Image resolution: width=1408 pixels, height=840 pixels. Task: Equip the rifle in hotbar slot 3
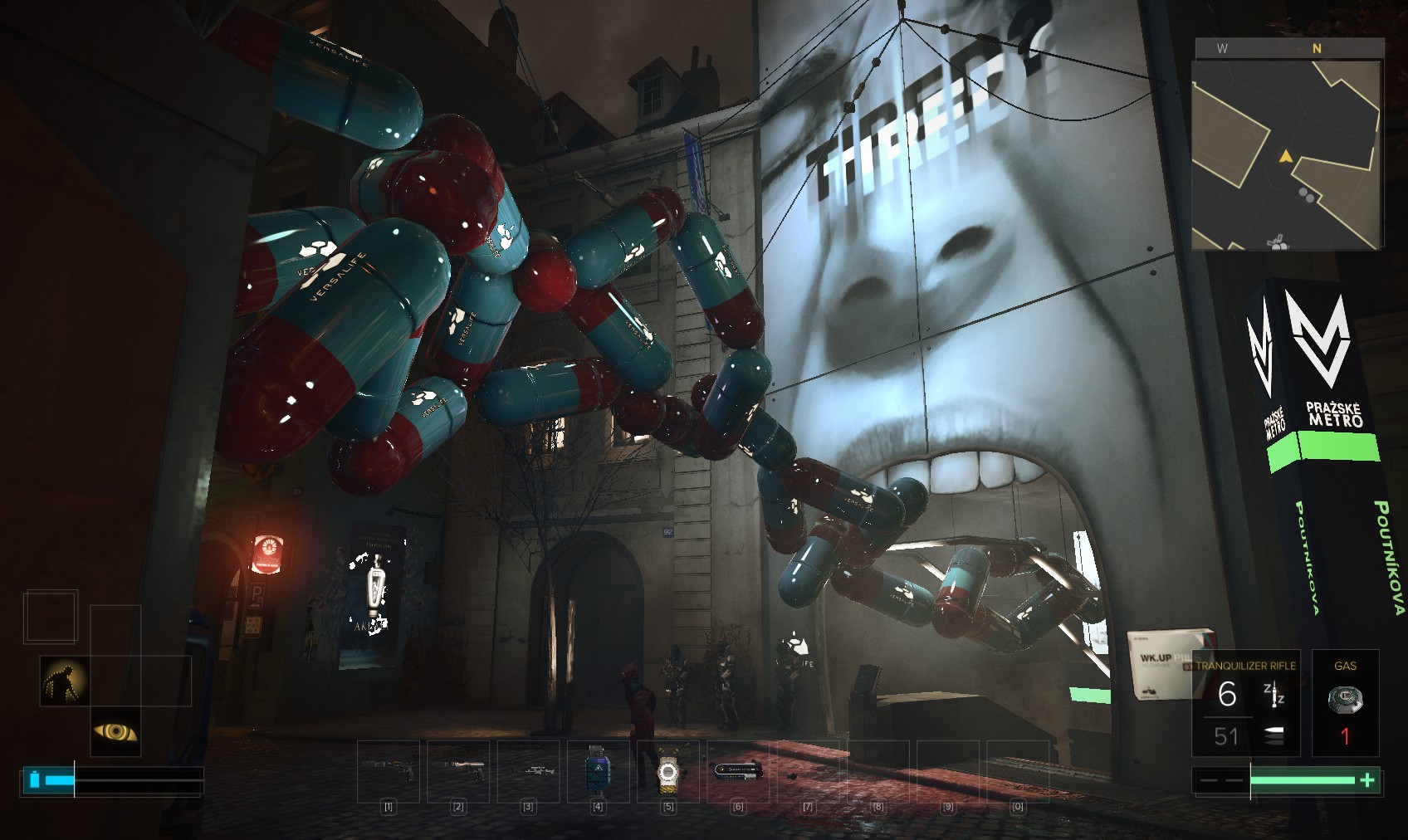(x=528, y=771)
